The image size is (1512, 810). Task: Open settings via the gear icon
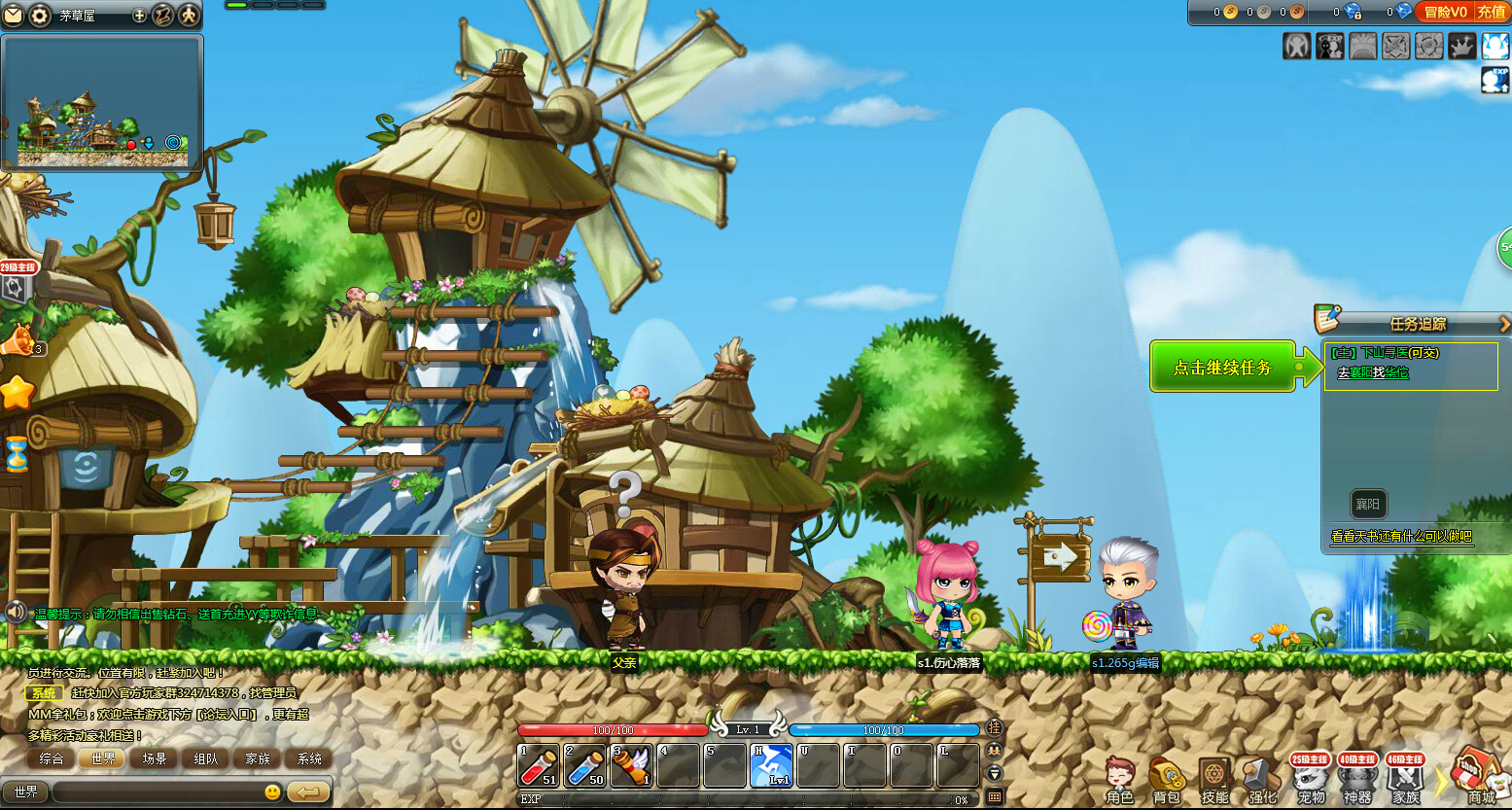point(39,16)
